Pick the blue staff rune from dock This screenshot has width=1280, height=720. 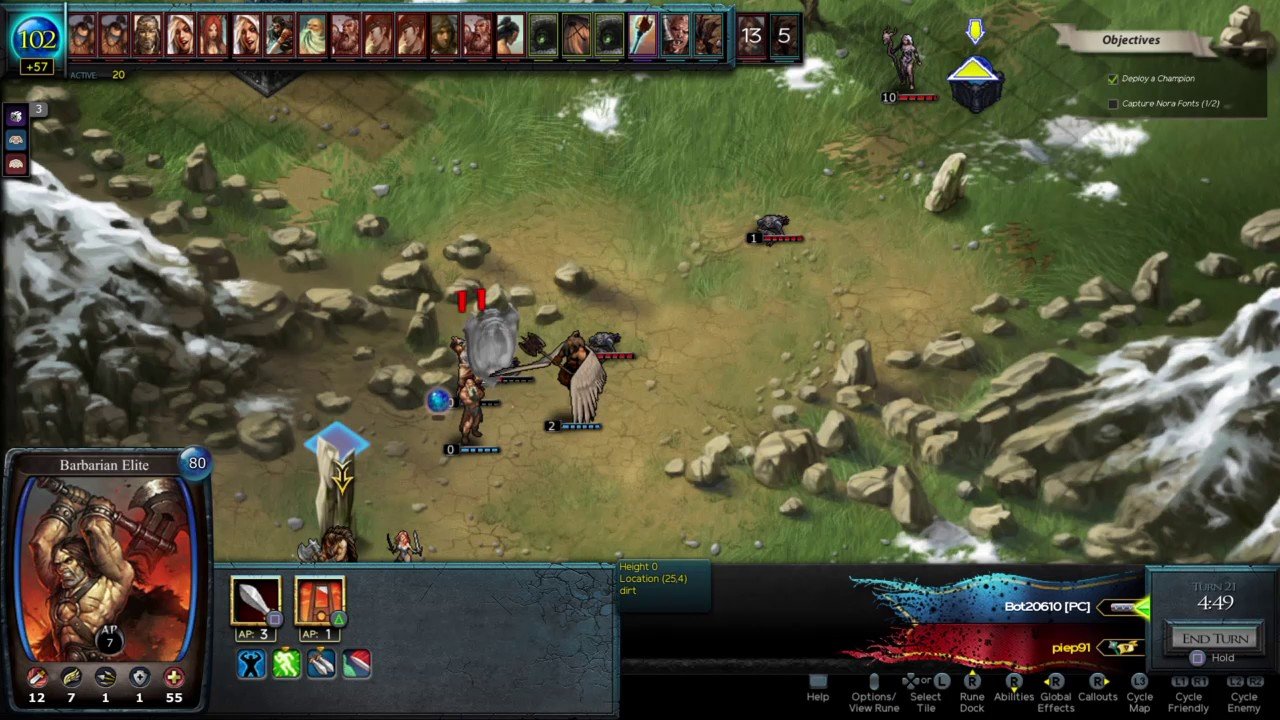coord(642,35)
